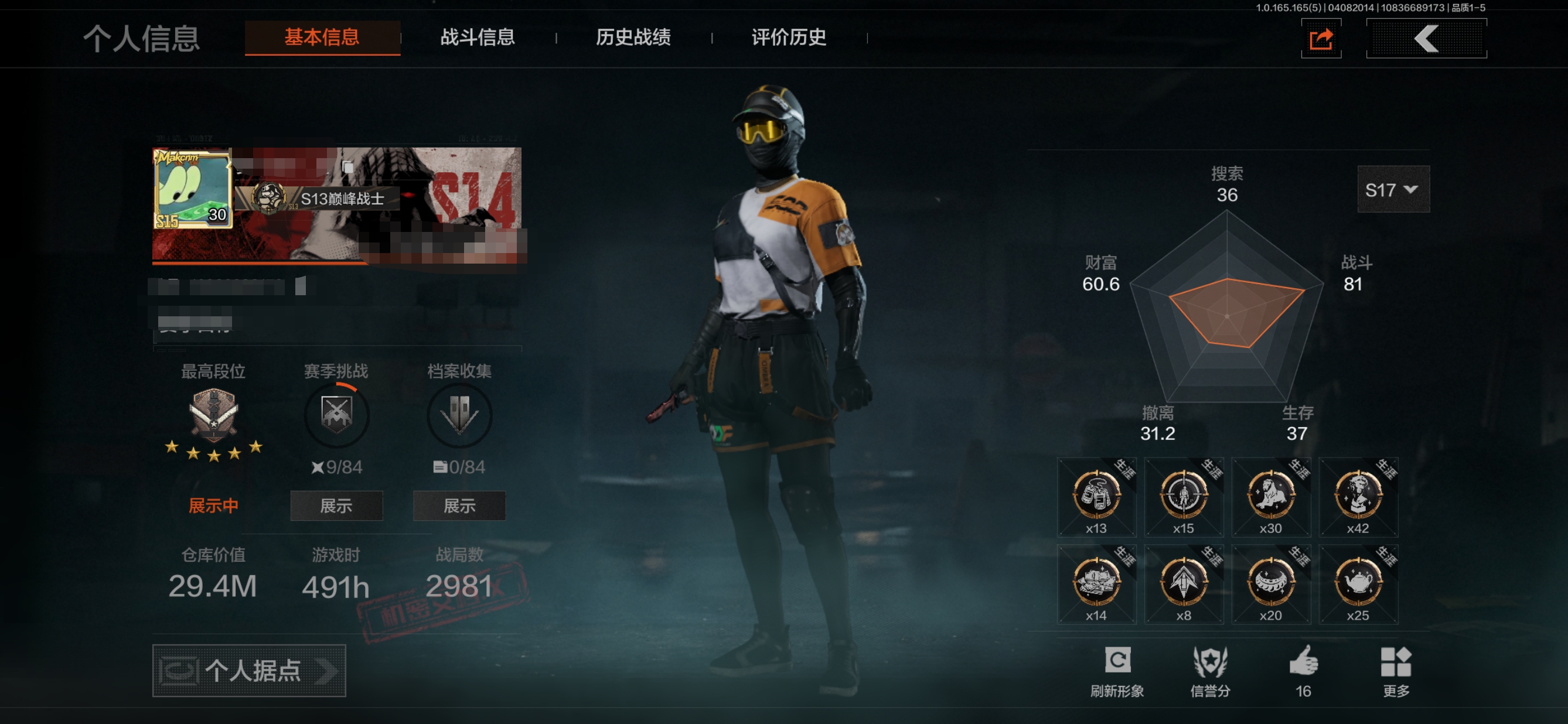Screen dimensions: 1568x724
Task: Click the player avatar portrait
Action: (192, 189)
